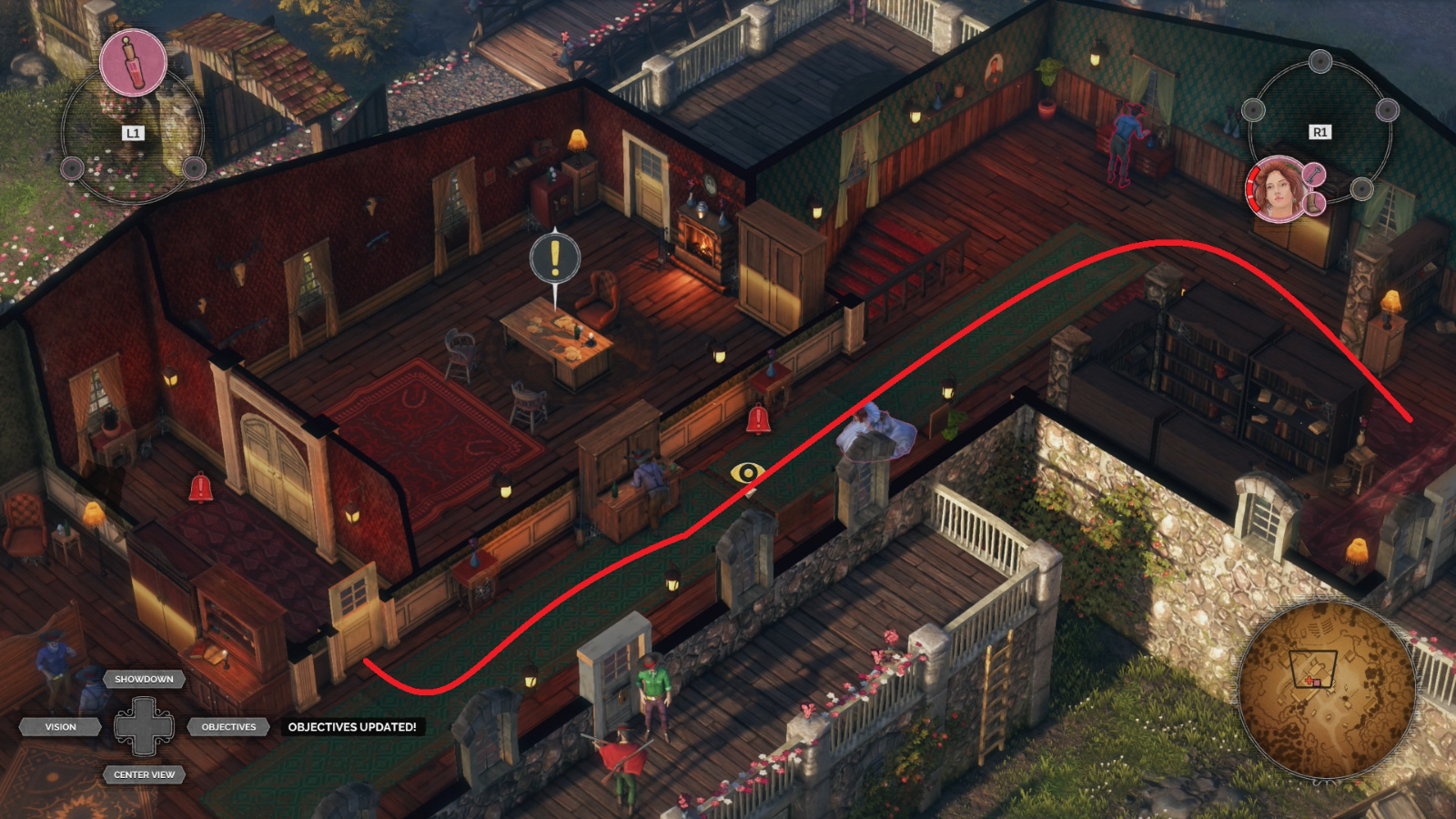The image size is (1456, 819).
Task: Select the key item icon next to Kate's portrait
Action: (1313, 175)
